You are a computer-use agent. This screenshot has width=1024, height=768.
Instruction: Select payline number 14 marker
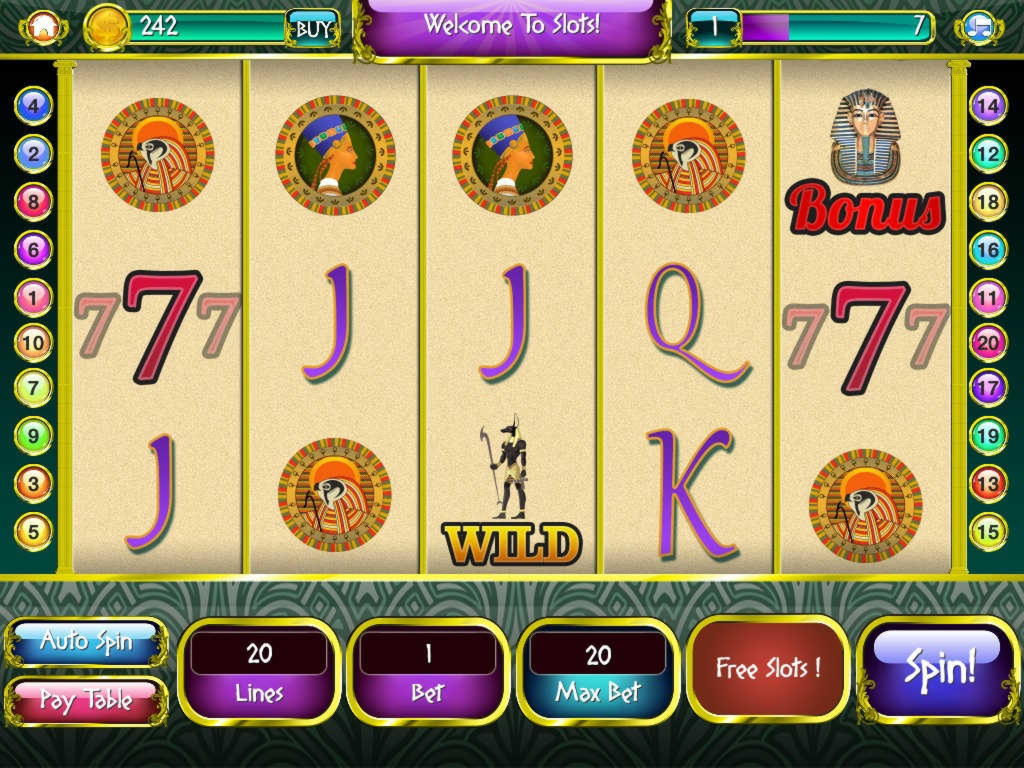click(988, 105)
